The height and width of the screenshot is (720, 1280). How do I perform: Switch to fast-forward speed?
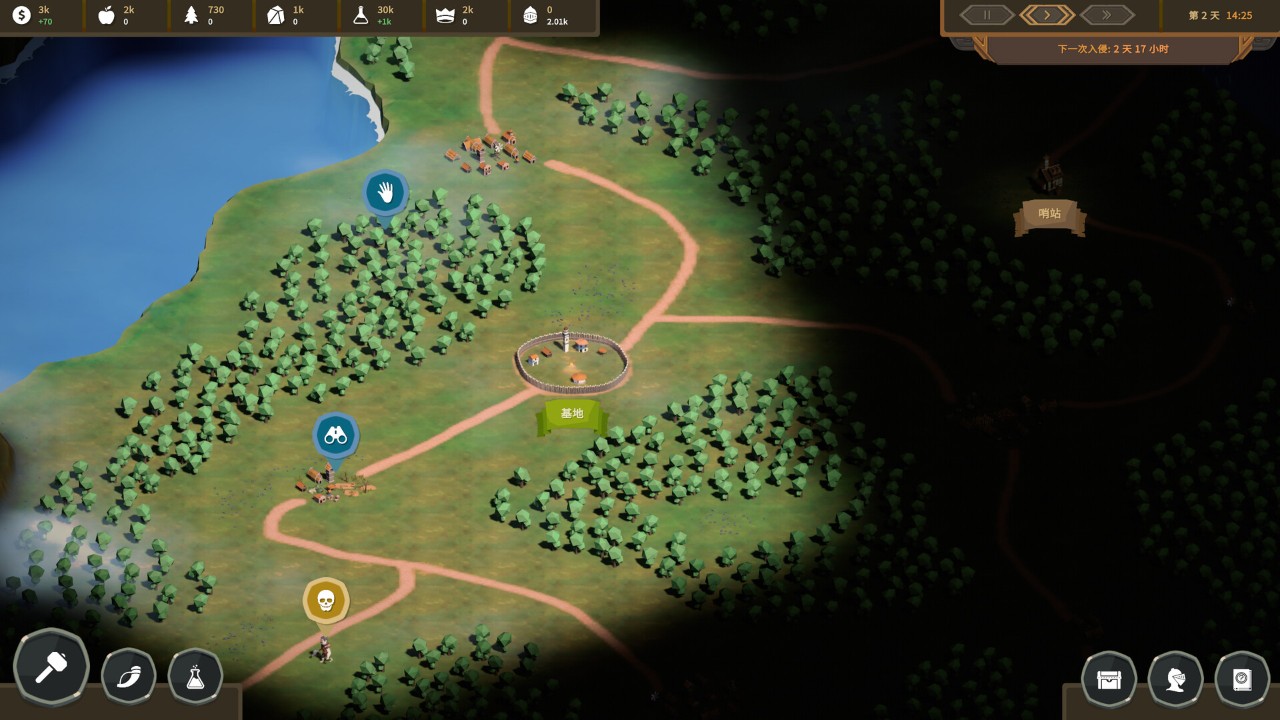[x=1107, y=15]
